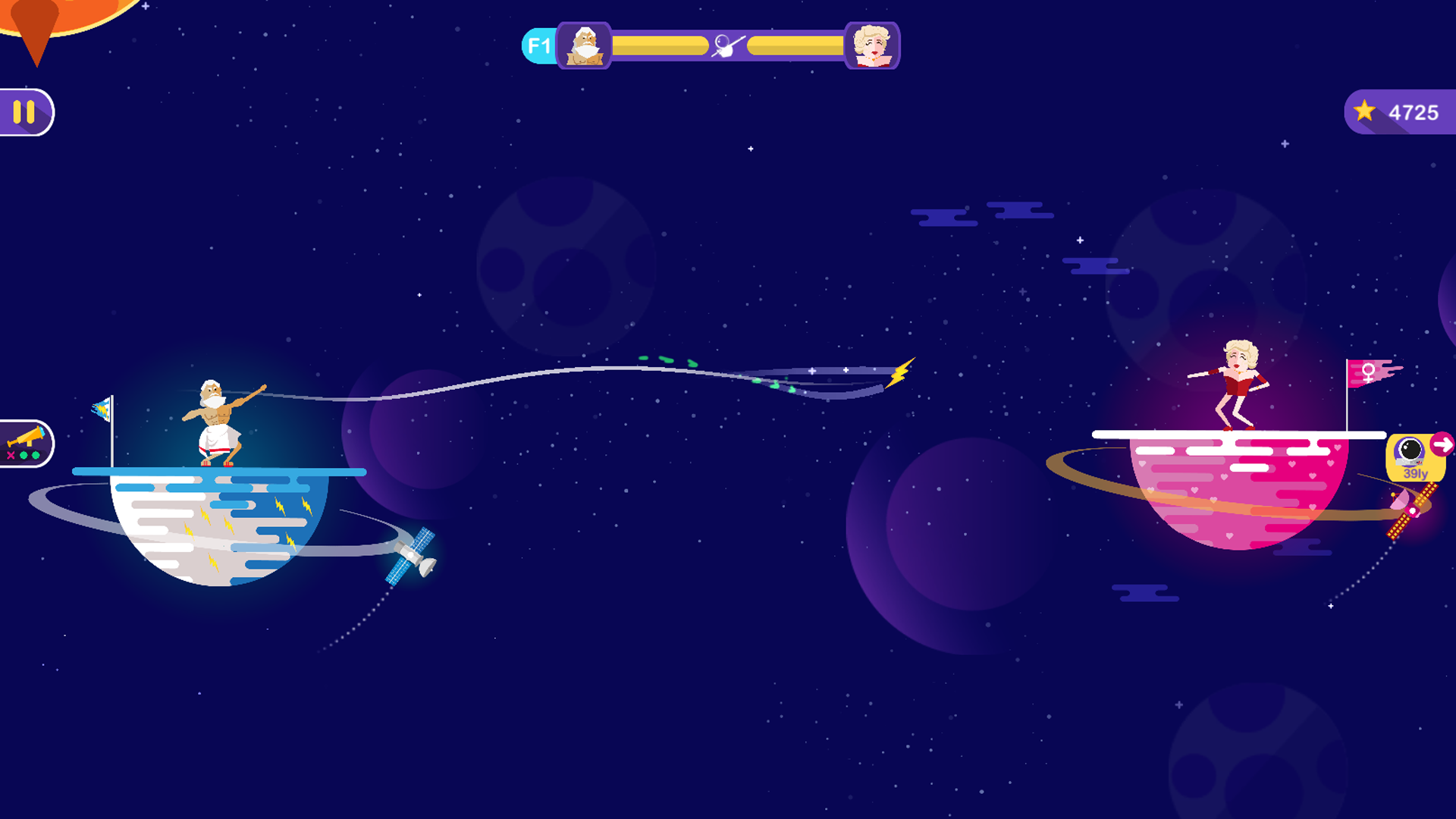Image resolution: width=1456 pixels, height=819 pixels.
Task: Click the blonde woman opponent portrait
Action: coord(871,46)
